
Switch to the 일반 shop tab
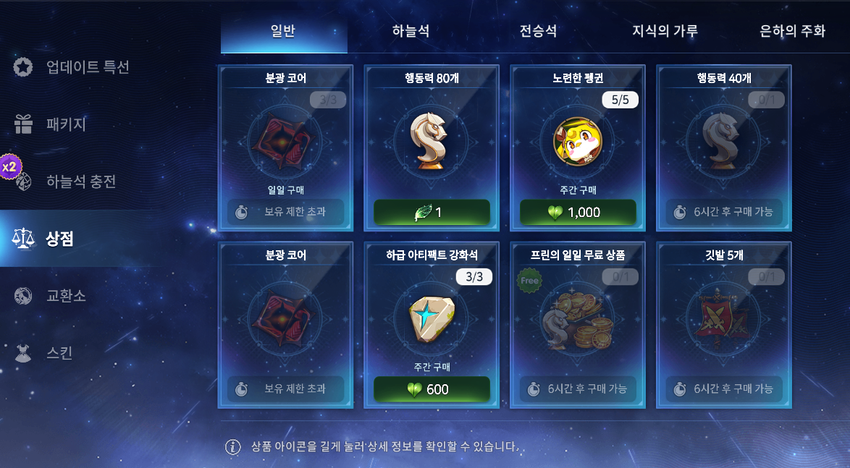[x=283, y=31]
